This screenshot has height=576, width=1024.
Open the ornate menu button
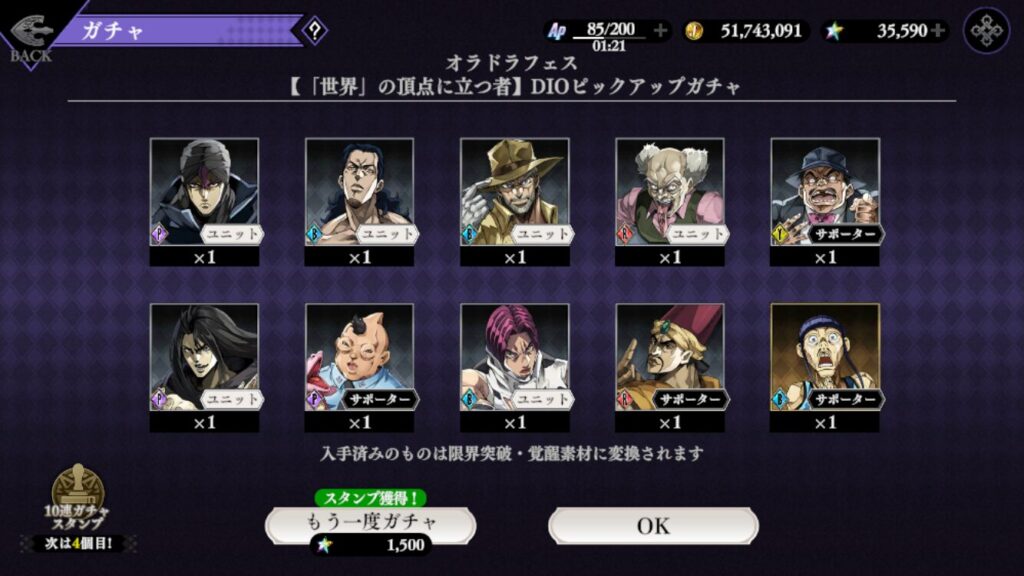coord(986,30)
